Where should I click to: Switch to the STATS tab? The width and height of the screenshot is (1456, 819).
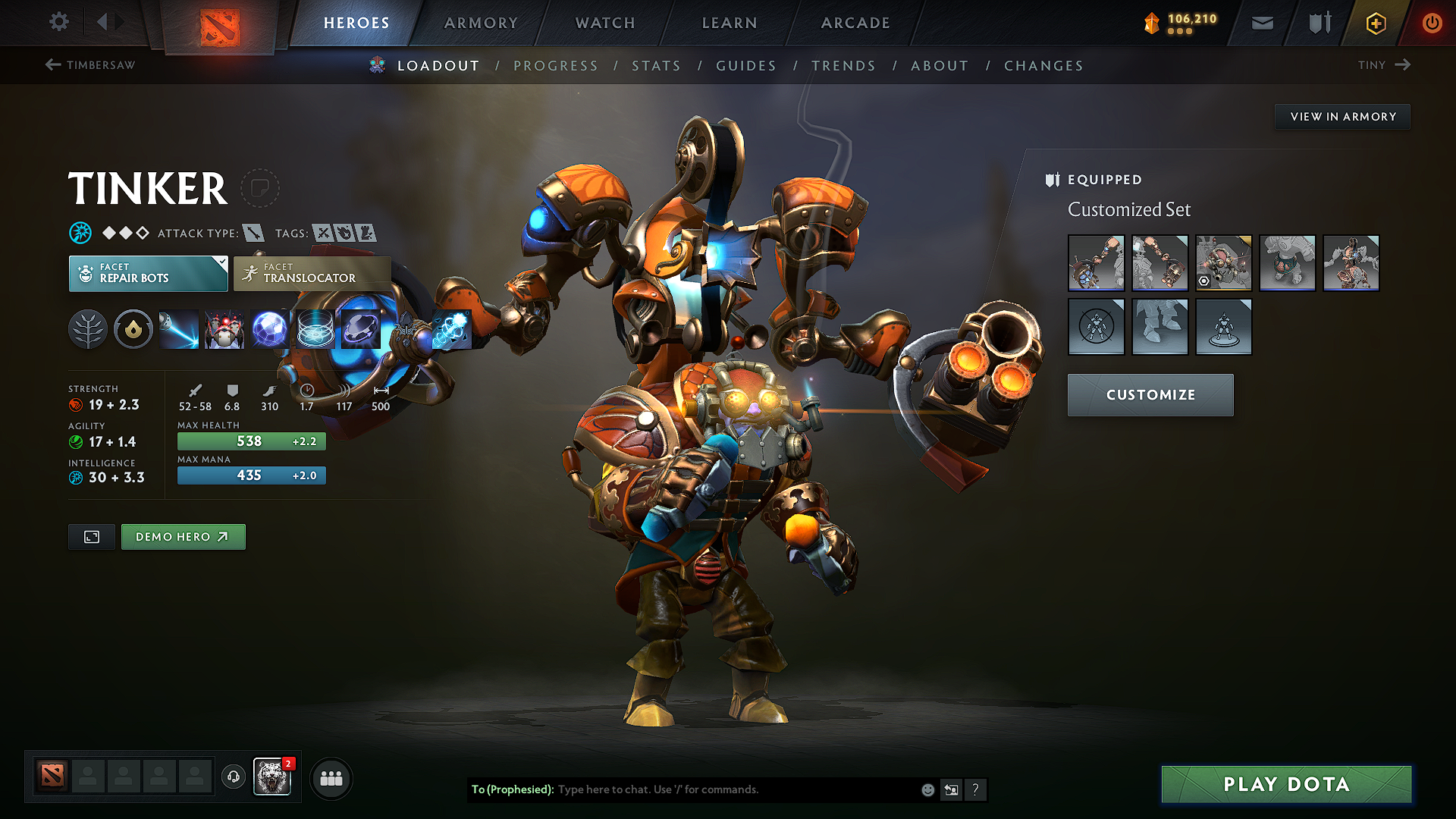pos(656,66)
